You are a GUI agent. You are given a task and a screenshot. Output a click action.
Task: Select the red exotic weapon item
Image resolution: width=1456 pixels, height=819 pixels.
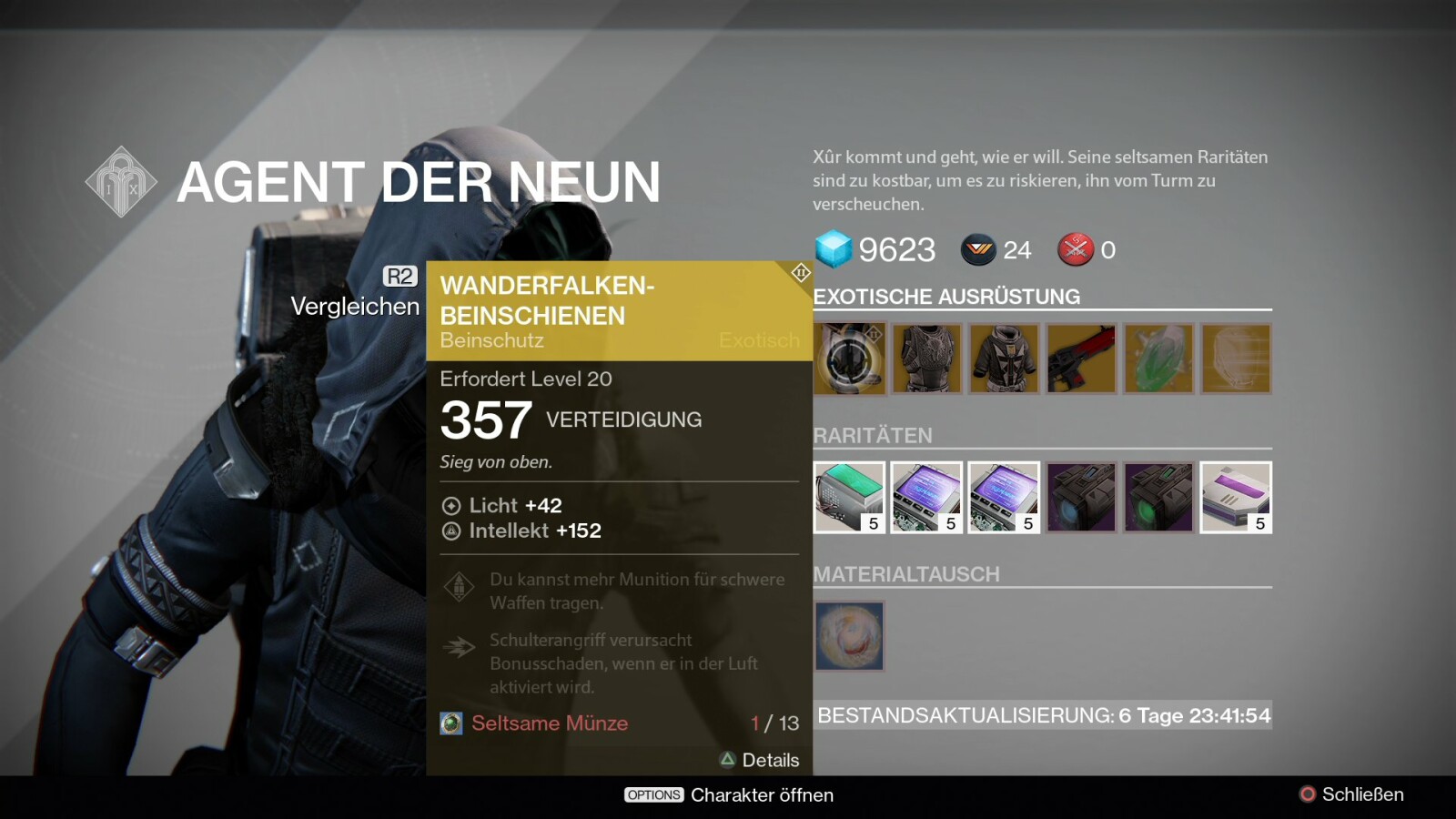tap(1081, 359)
